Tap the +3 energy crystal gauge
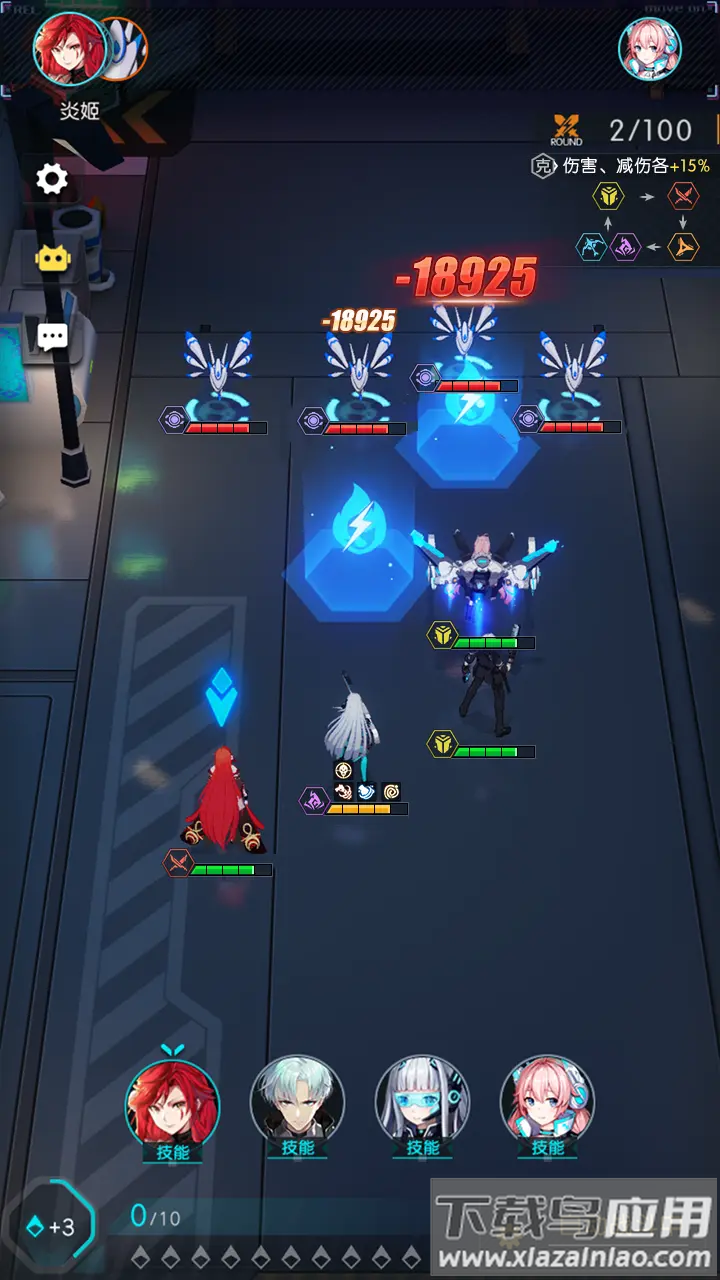 coord(52,1226)
